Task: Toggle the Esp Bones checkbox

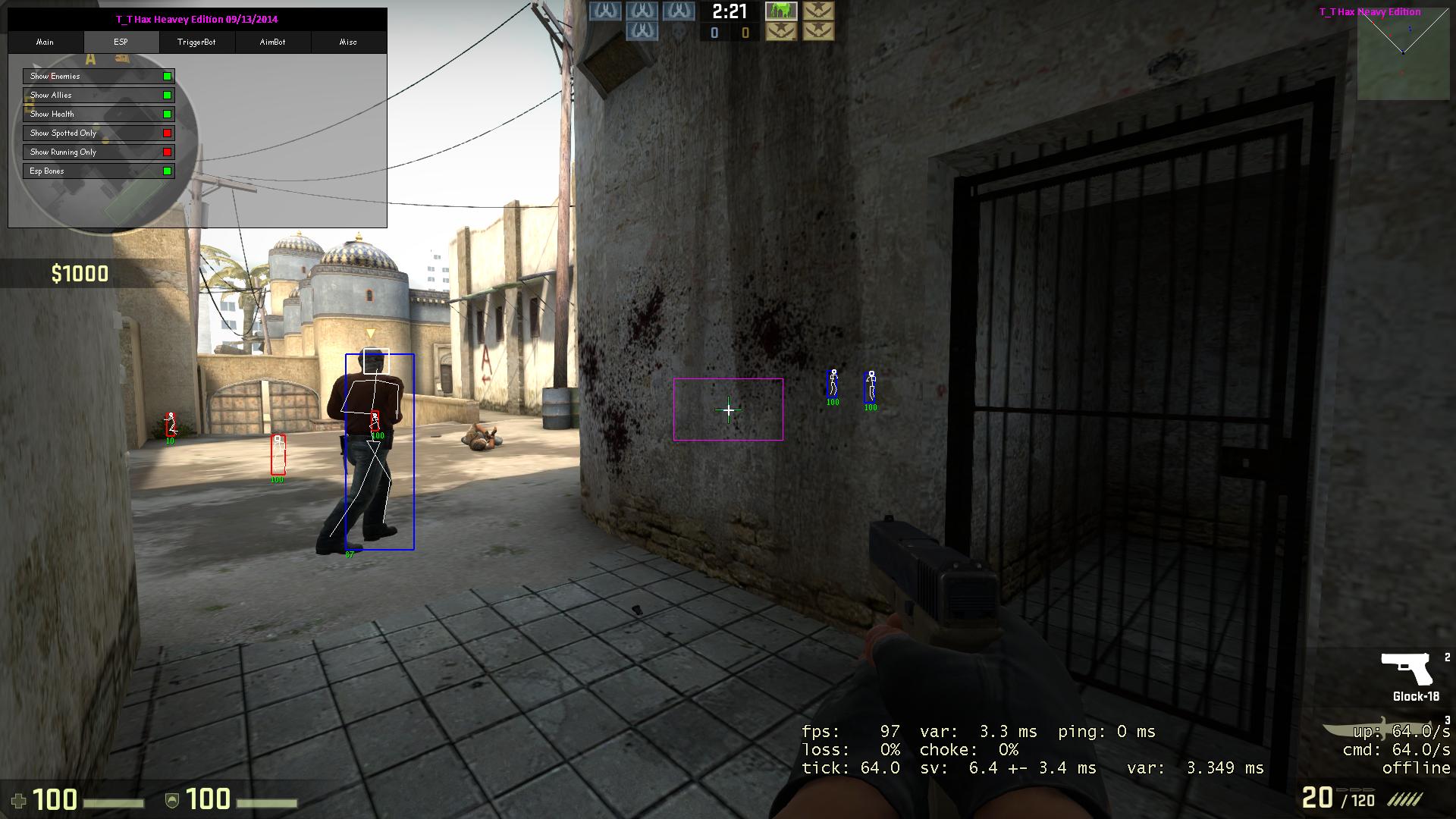Action: (x=167, y=171)
